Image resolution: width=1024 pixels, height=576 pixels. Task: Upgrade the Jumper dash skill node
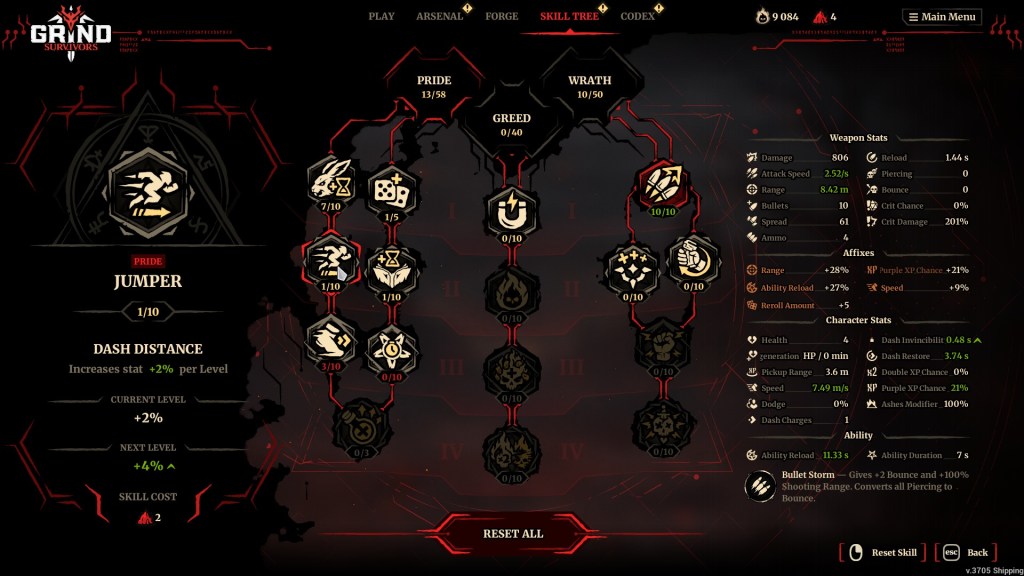[x=332, y=261]
